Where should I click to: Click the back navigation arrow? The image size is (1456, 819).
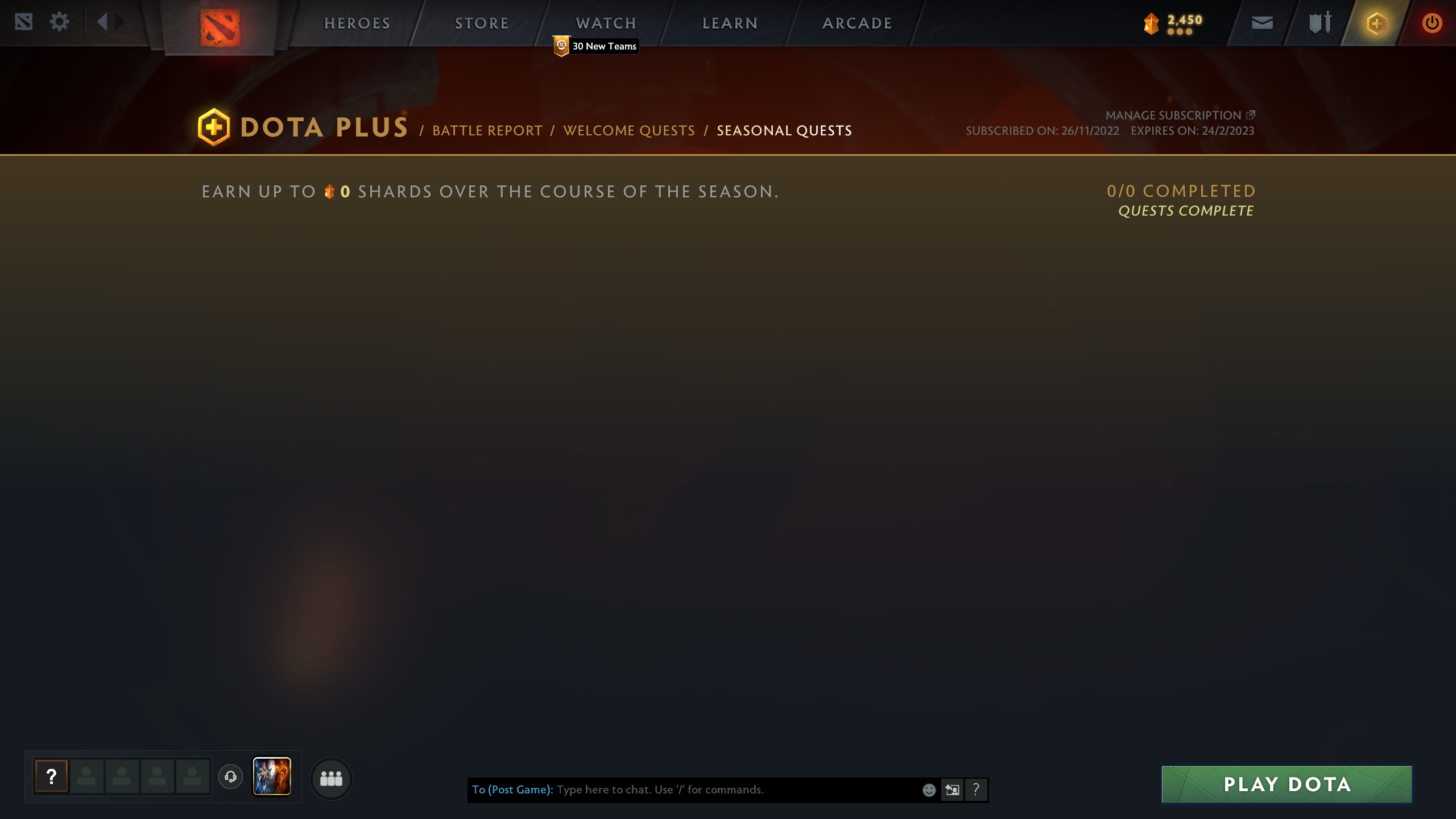[x=102, y=22]
